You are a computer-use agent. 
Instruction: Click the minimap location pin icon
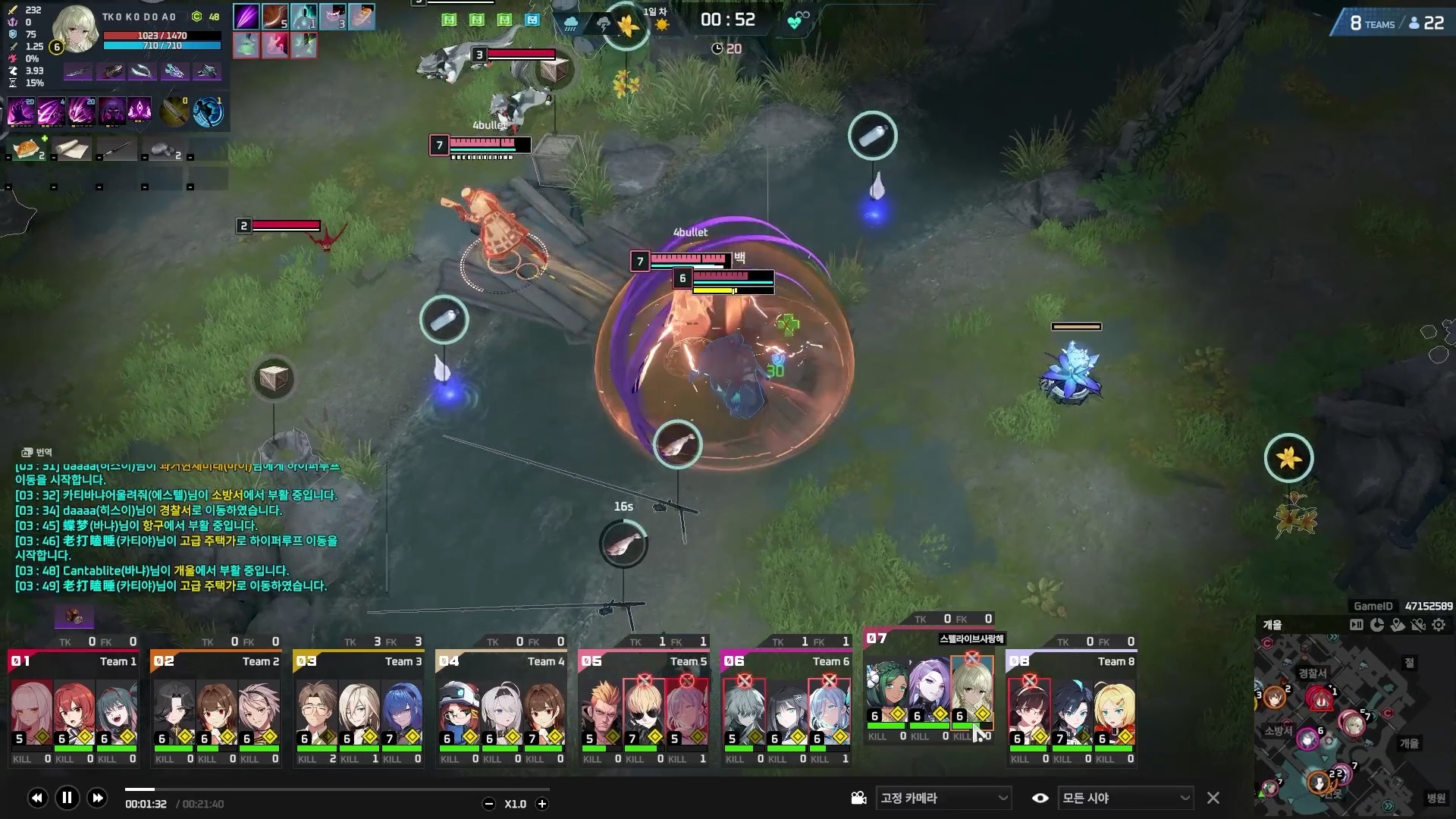coord(1397,625)
